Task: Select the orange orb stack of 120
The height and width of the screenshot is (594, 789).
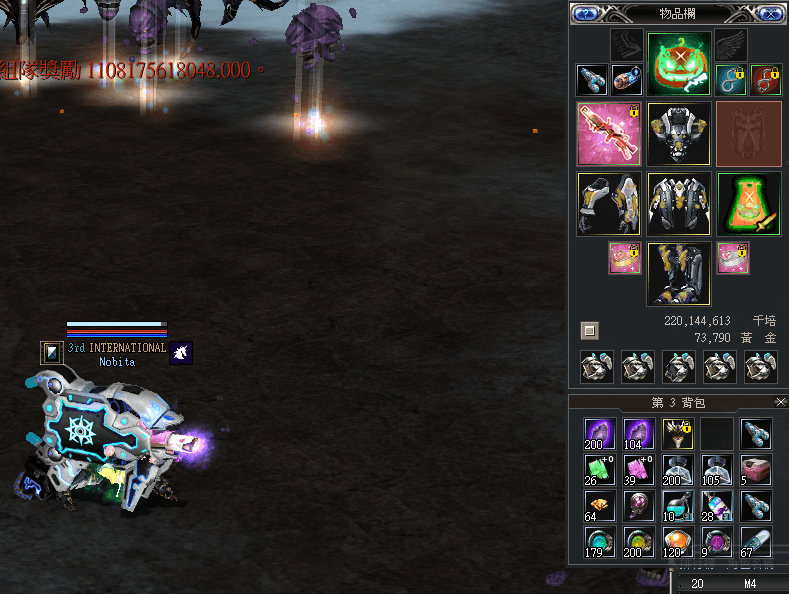Action: (x=678, y=541)
